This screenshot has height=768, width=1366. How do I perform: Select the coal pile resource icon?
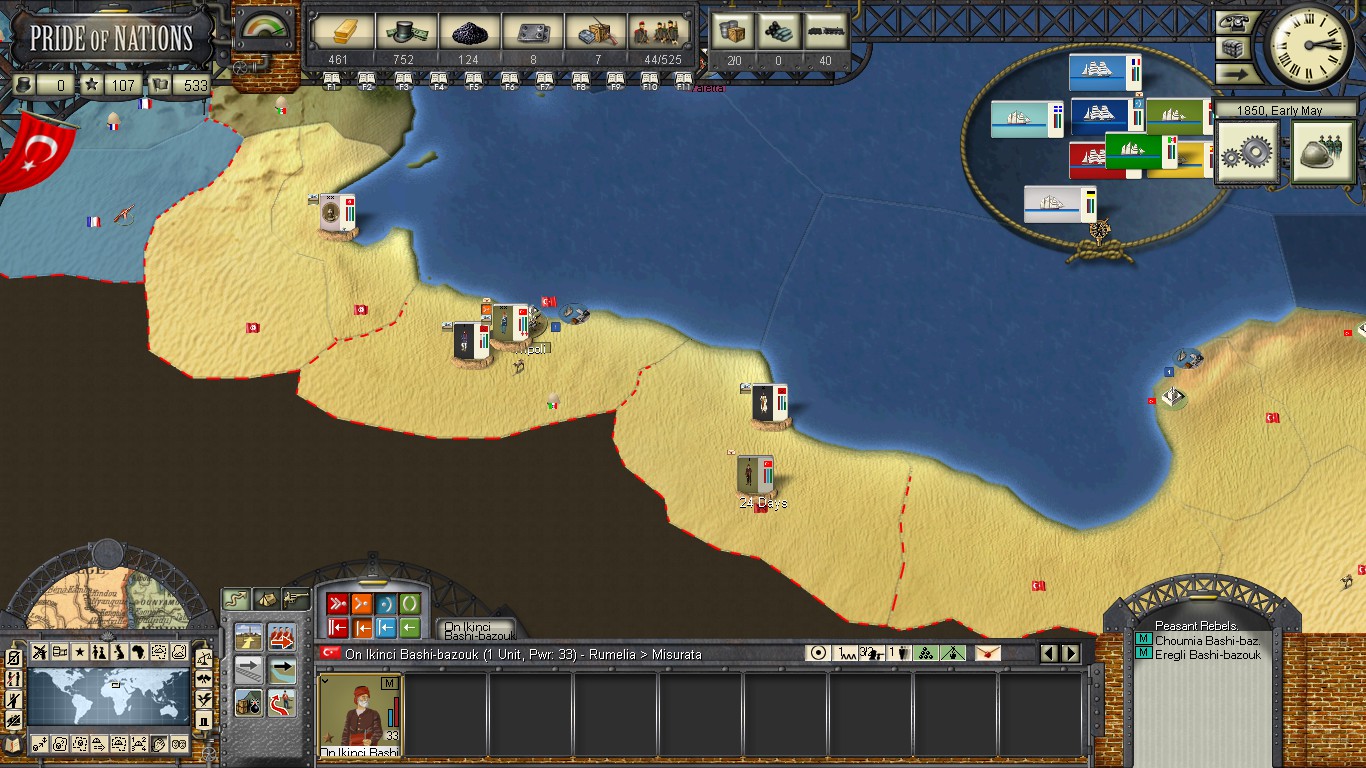tap(468, 33)
